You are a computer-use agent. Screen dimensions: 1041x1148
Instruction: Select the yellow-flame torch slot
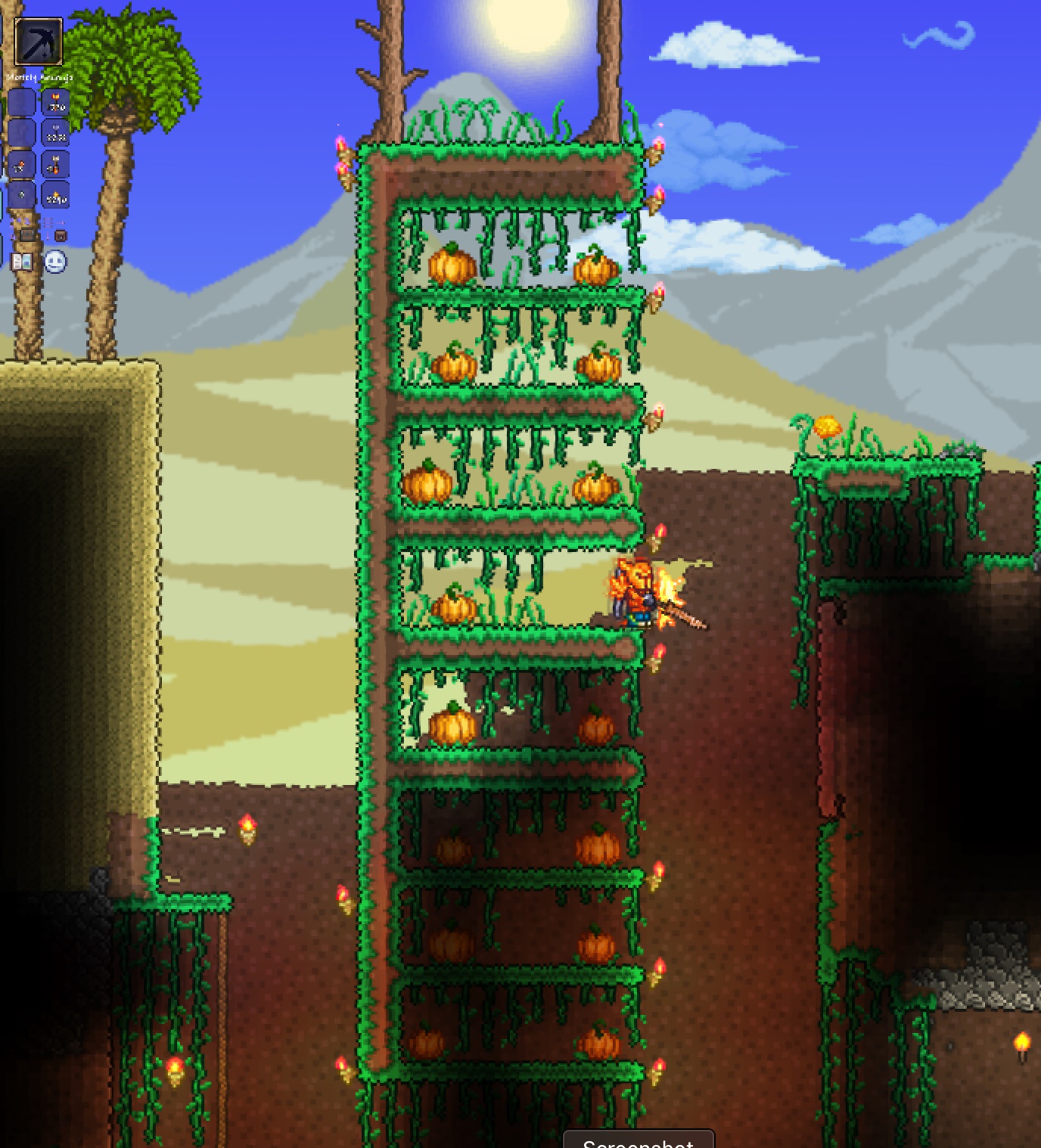click(x=55, y=197)
